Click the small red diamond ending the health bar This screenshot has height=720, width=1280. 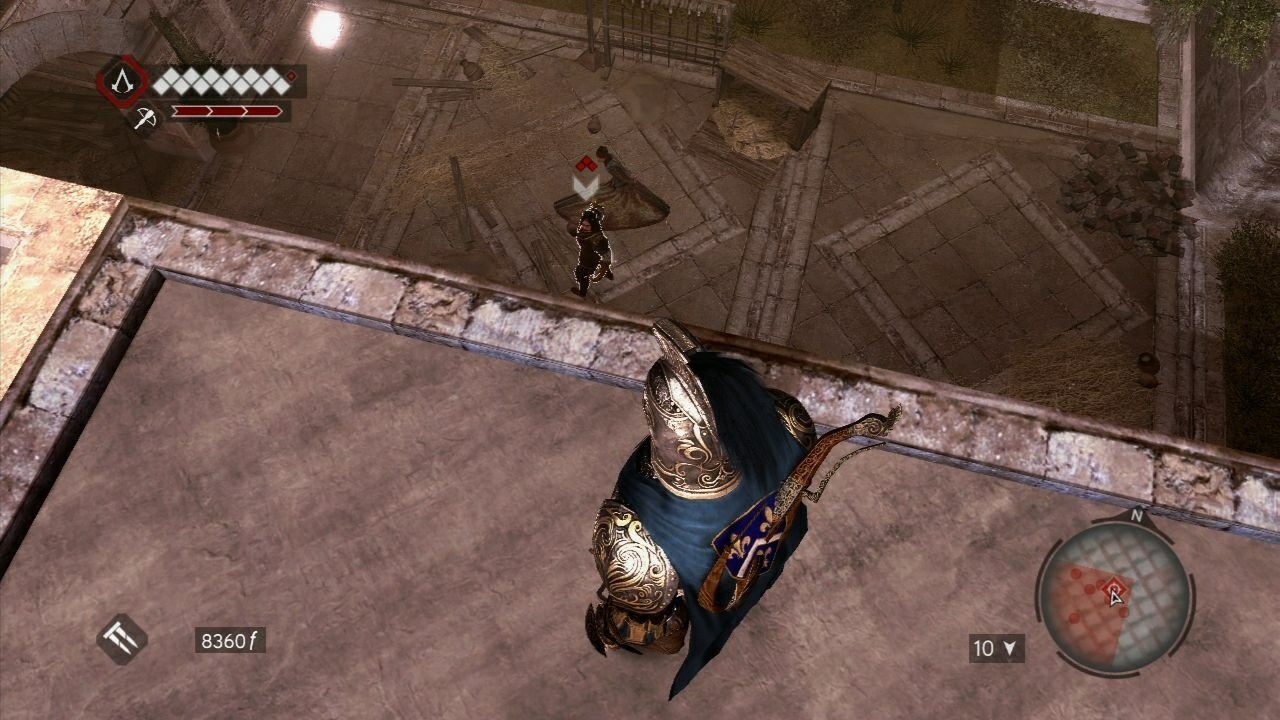click(291, 77)
